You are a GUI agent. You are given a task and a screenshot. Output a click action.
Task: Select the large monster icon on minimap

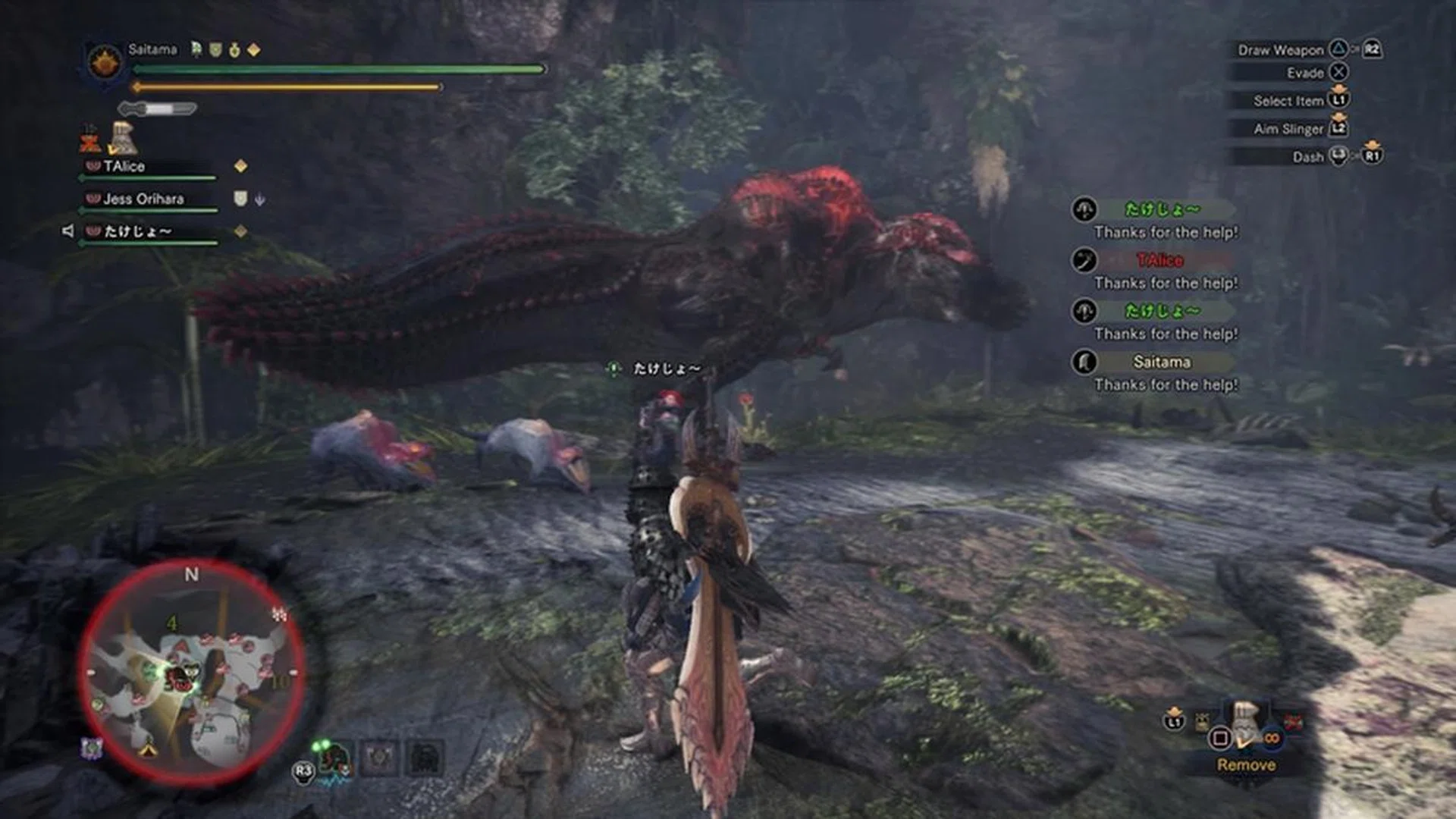180,677
